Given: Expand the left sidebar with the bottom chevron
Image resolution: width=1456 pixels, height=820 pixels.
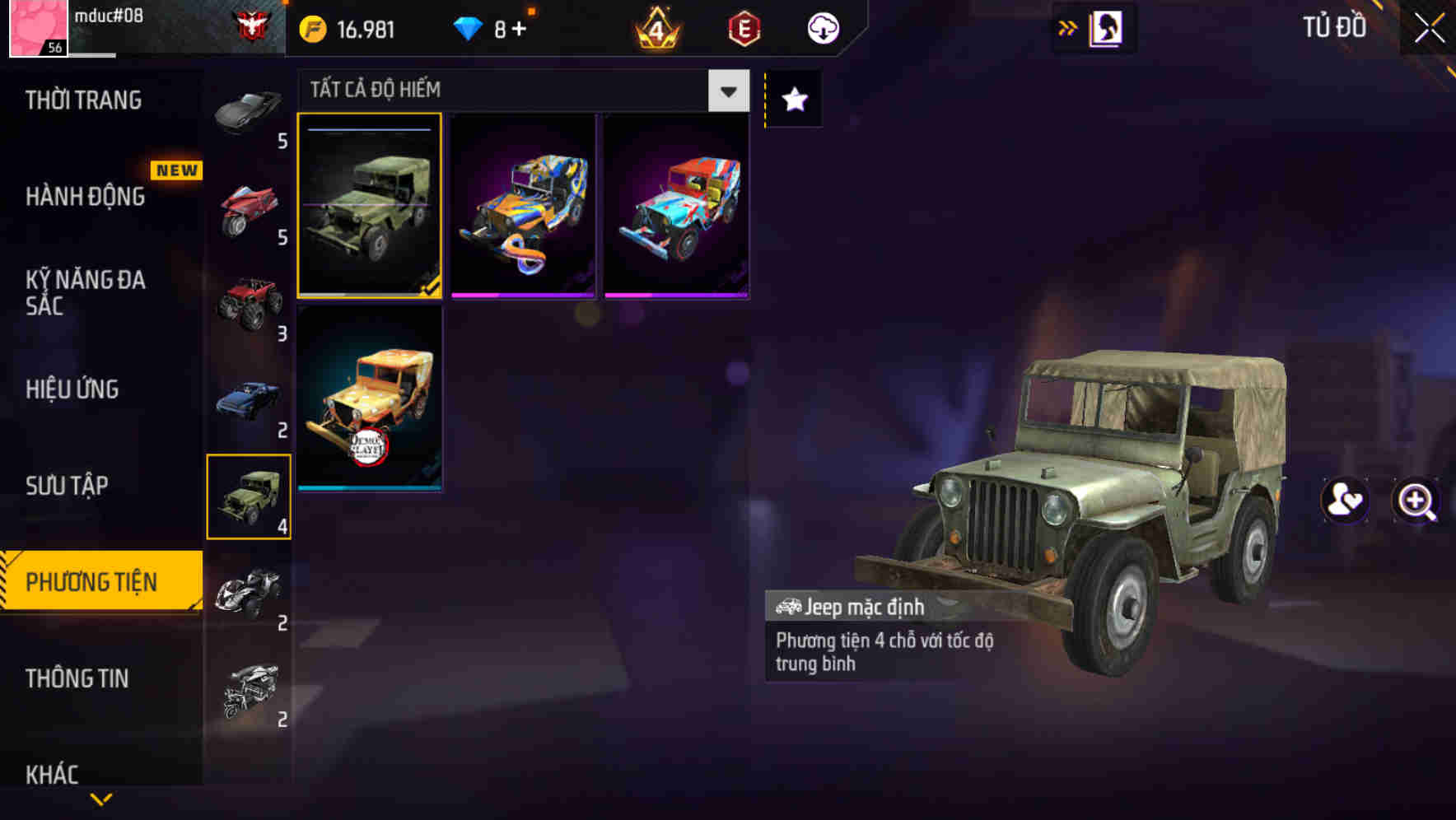Looking at the screenshot, I should [x=101, y=799].
